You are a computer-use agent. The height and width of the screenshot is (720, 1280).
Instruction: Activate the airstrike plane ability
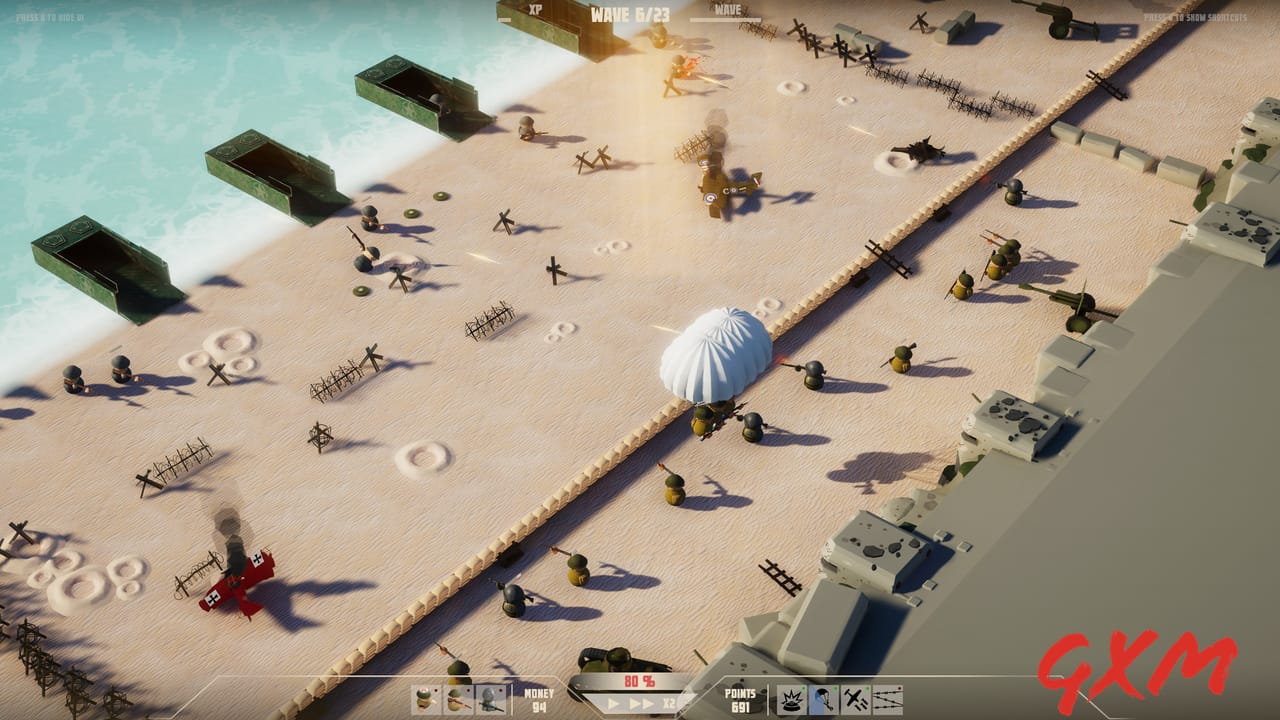[x=856, y=699]
